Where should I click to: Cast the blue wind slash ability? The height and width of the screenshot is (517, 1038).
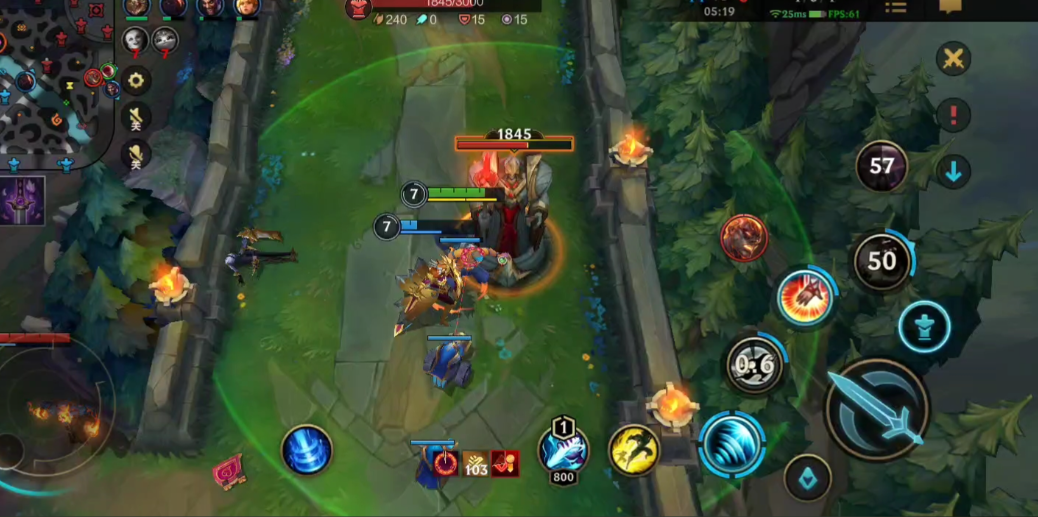[x=732, y=443]
